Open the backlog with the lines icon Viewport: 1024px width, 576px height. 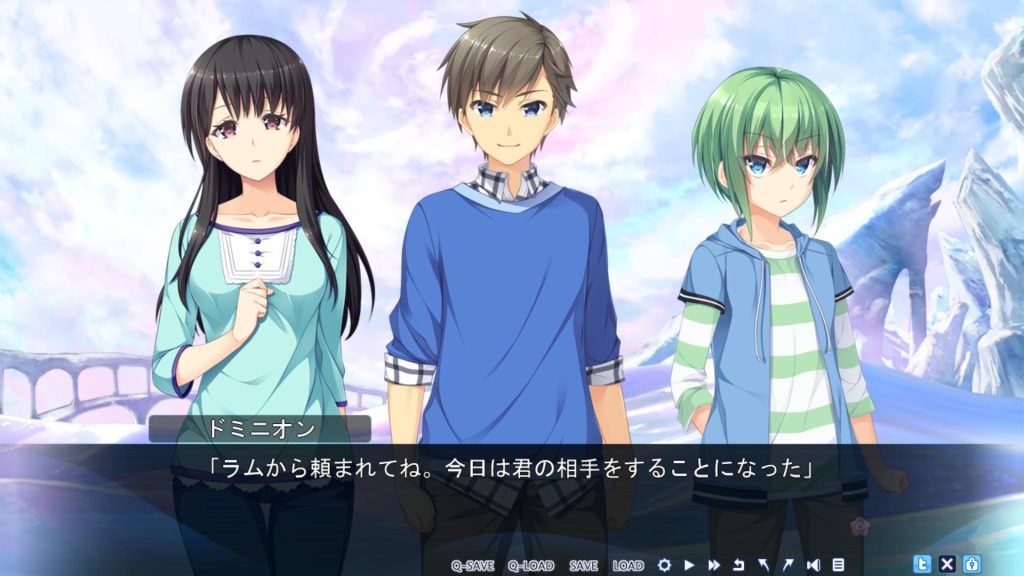click(x=838, y=565)
